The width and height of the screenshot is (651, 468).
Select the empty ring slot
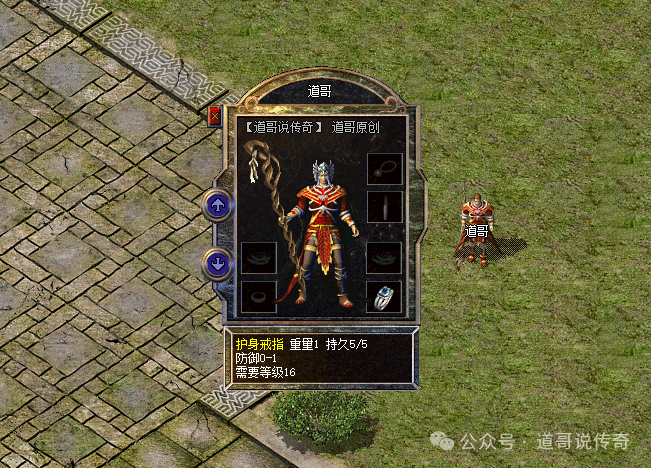[x=259, y=296]
